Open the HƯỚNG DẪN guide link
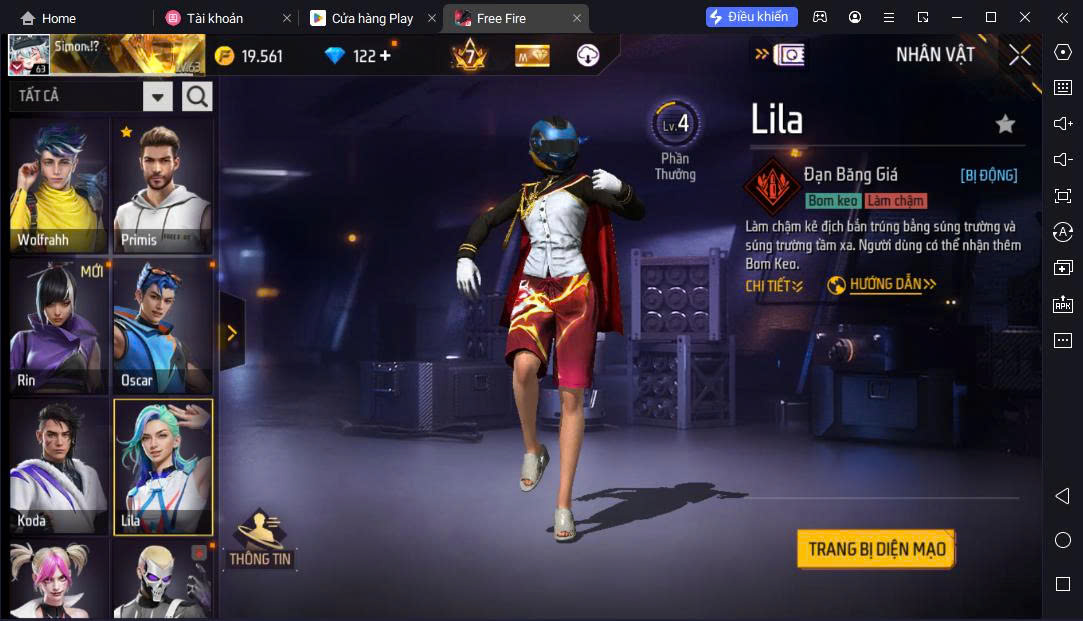 point(882,285)
